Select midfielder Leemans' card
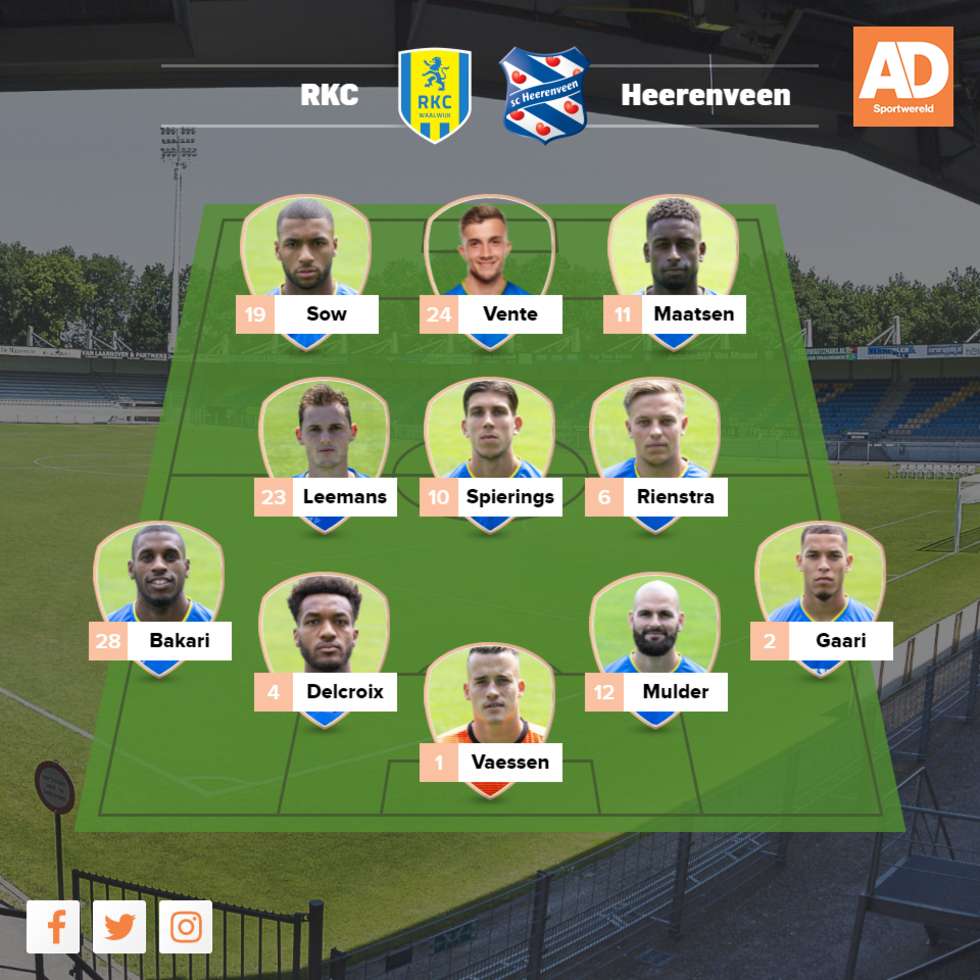Viewport: 980px width, 980px height. click(324, 453)
